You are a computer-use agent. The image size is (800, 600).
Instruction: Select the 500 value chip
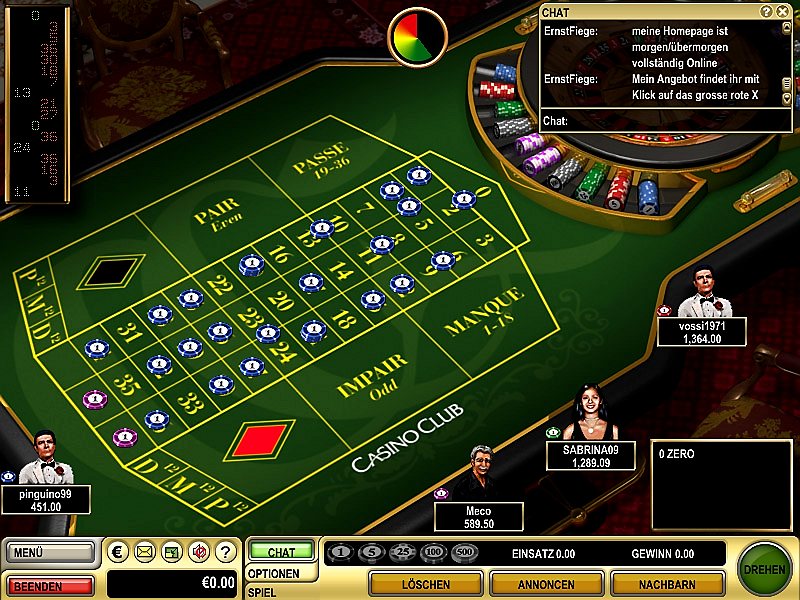point(465,552)
